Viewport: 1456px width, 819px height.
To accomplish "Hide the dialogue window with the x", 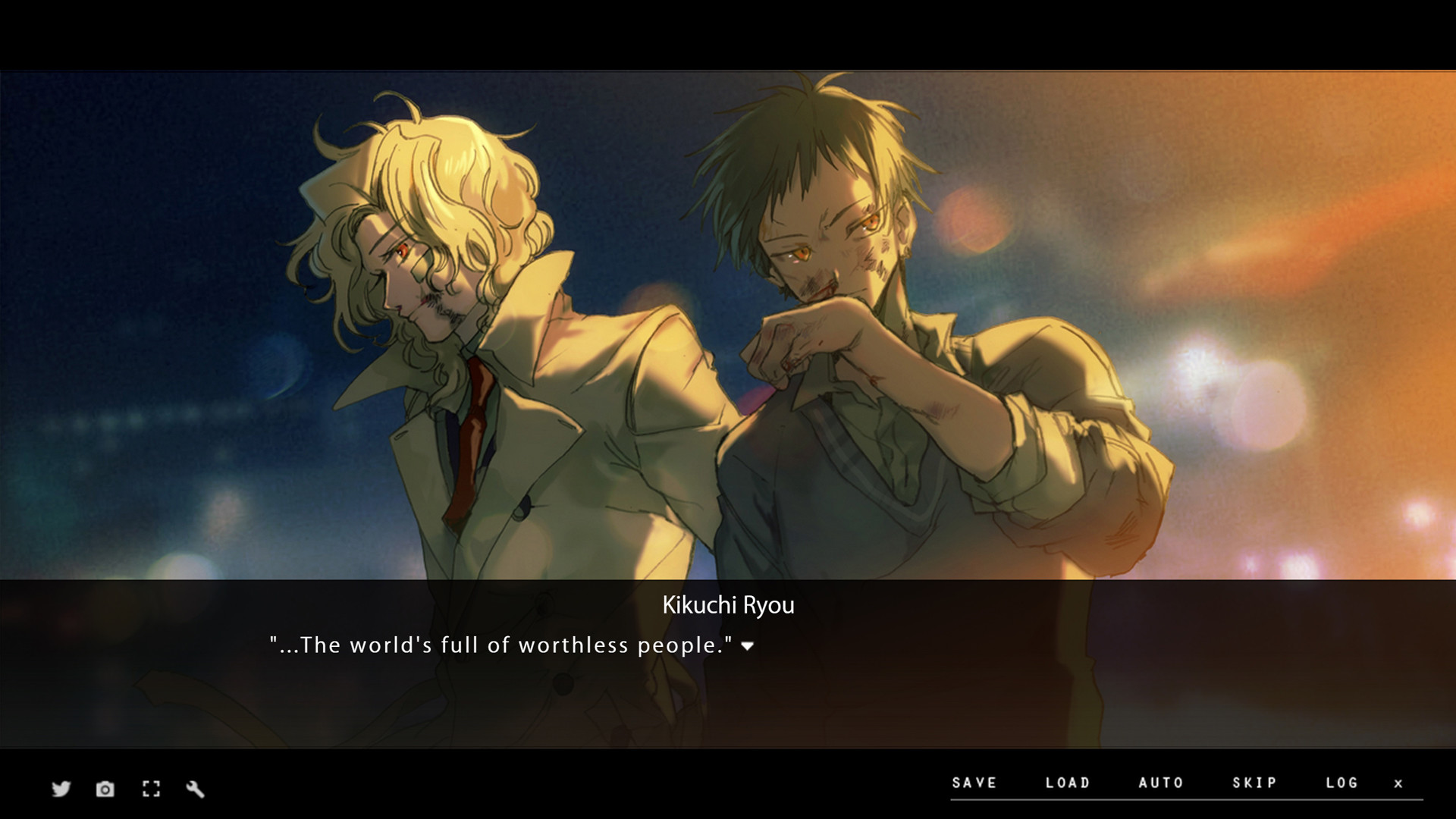I will click(x=1400, y=784).
